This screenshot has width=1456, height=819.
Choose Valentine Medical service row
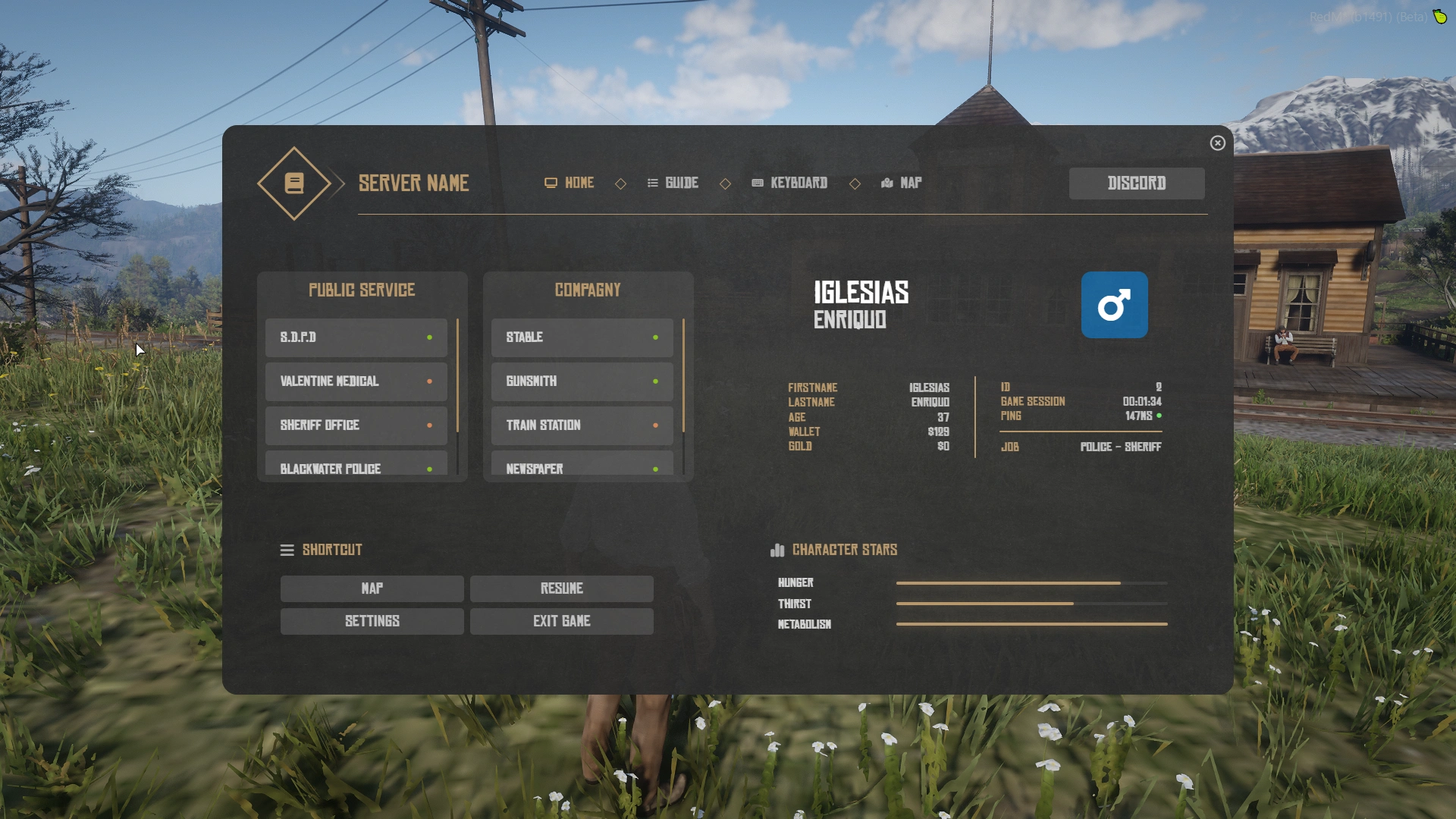coord(356,381)
